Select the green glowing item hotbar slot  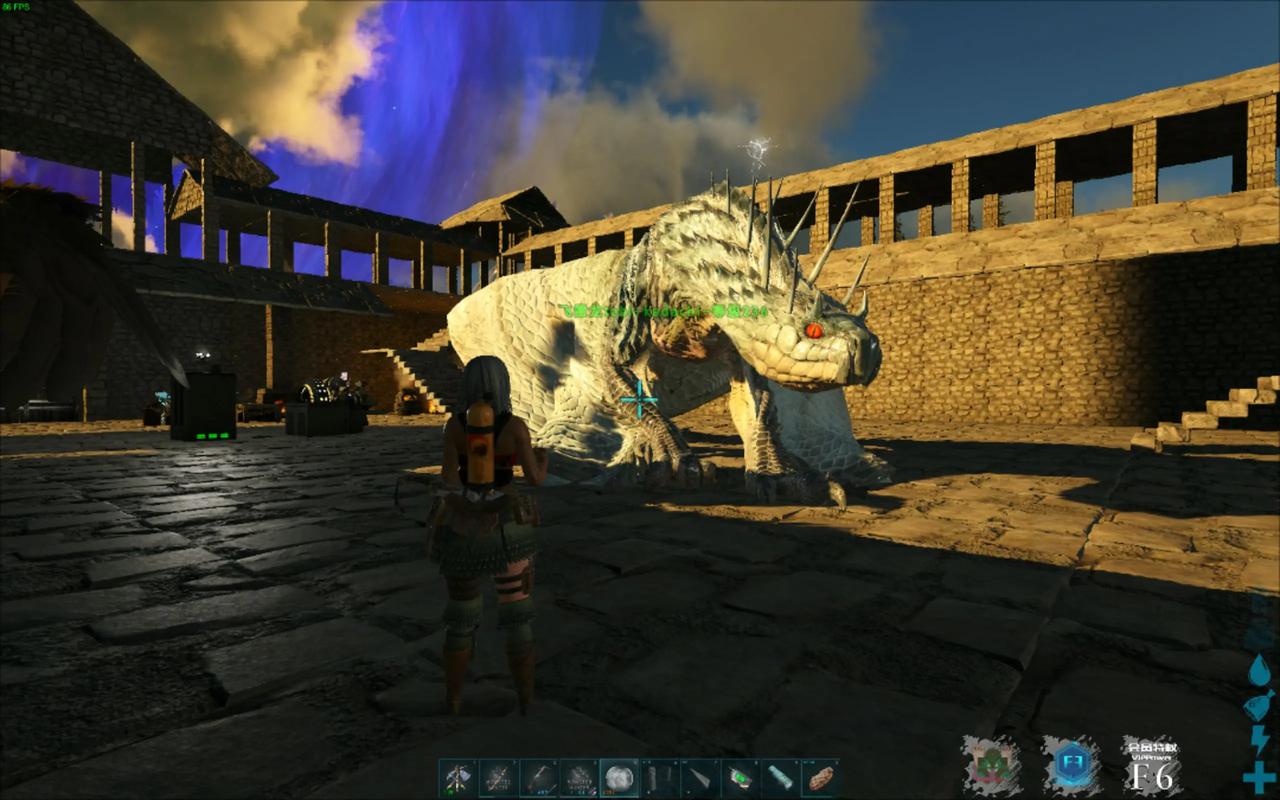coord(739,778)
